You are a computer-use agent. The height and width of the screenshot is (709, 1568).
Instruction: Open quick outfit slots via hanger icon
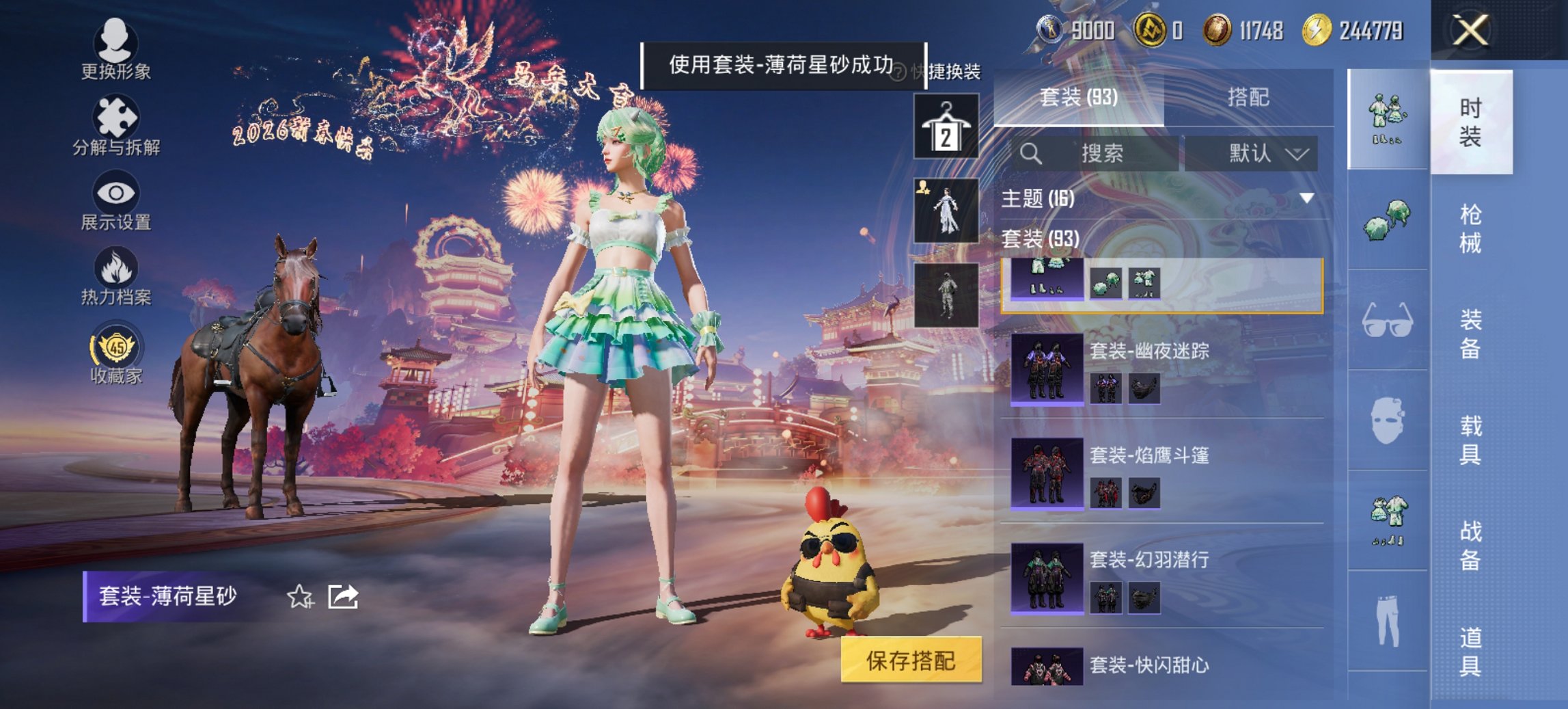click(x=948, y=126)
